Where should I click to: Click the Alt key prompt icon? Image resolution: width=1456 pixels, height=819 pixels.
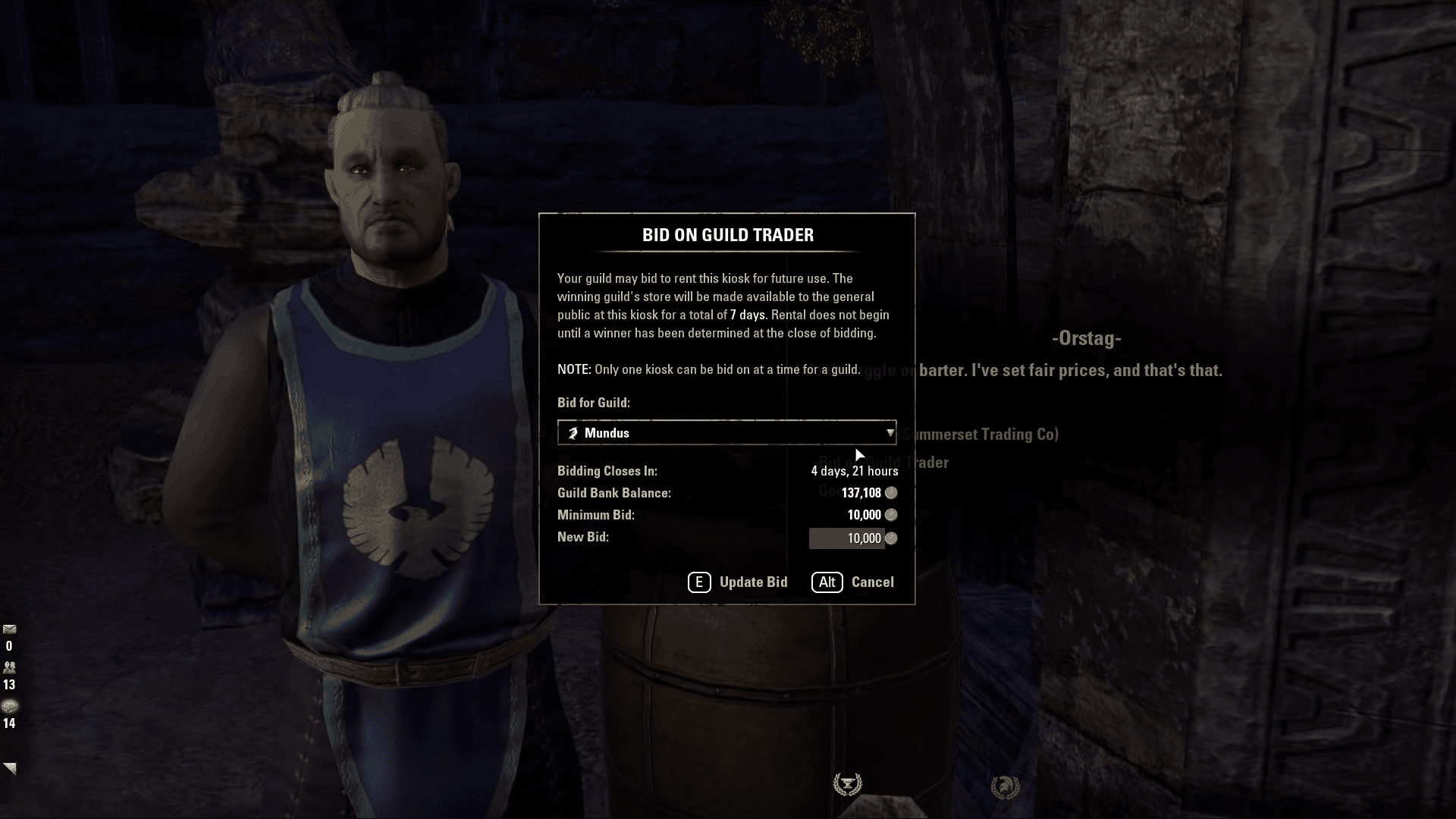827,582
